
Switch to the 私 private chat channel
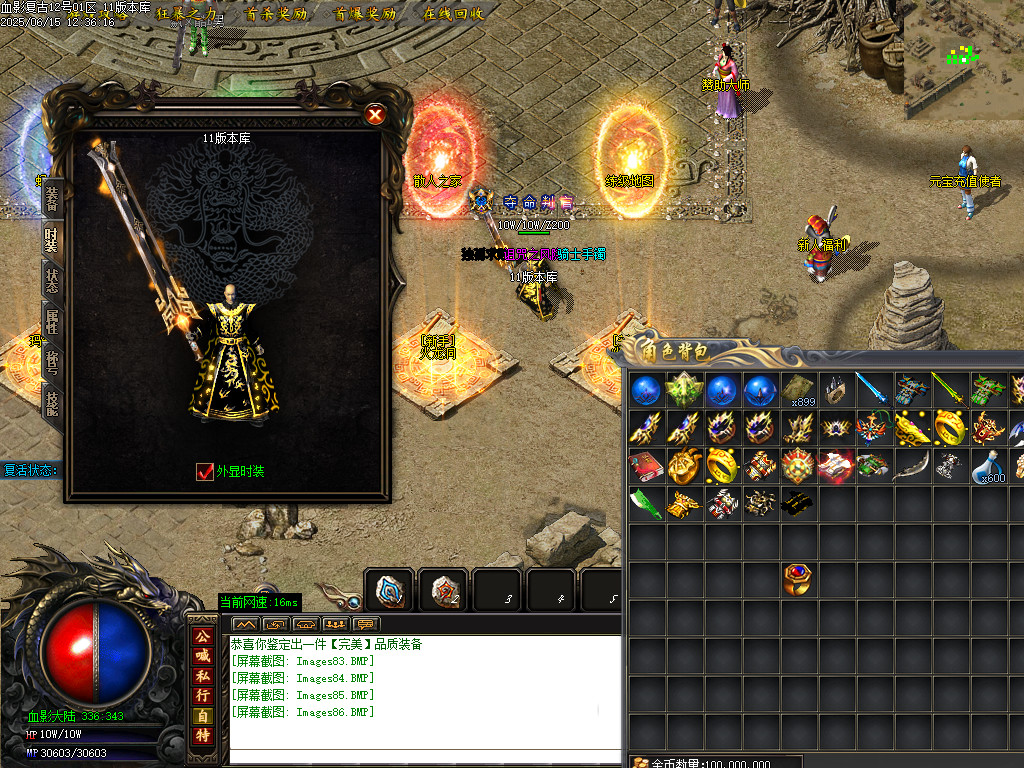203,676
